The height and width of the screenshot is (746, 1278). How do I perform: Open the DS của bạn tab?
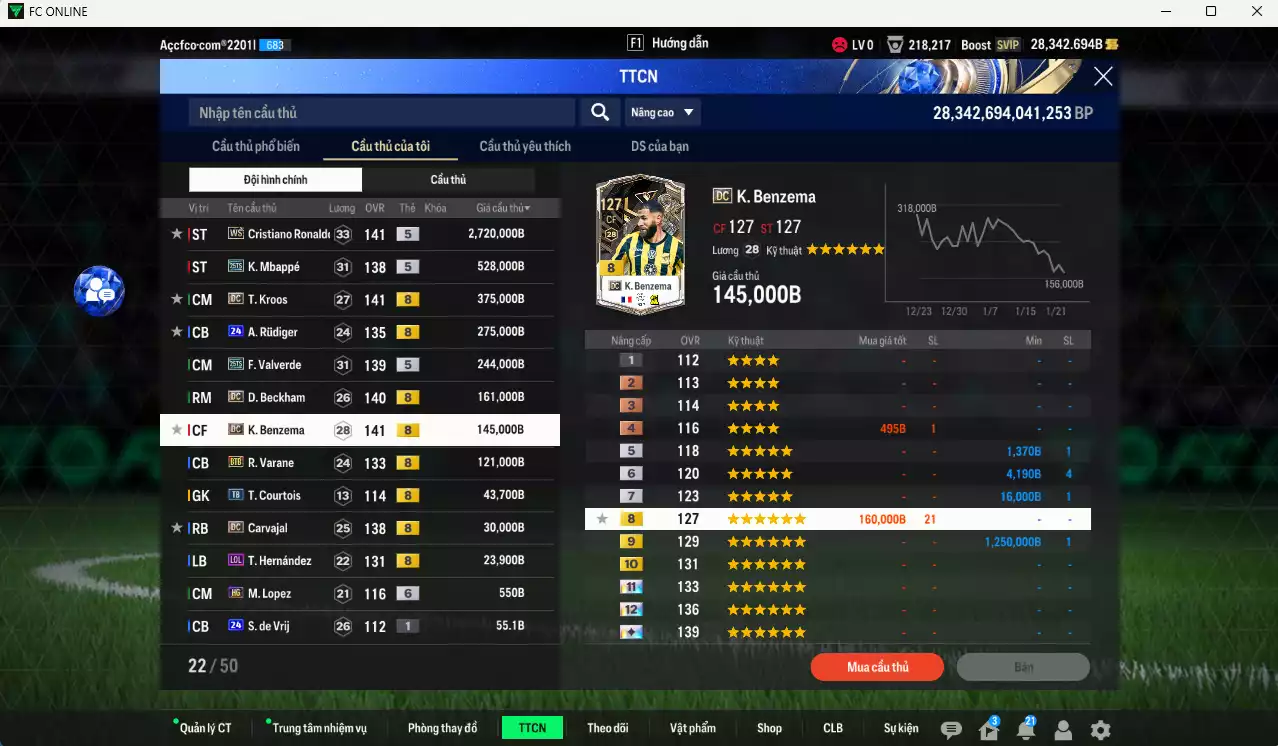(x=659, y=146)
